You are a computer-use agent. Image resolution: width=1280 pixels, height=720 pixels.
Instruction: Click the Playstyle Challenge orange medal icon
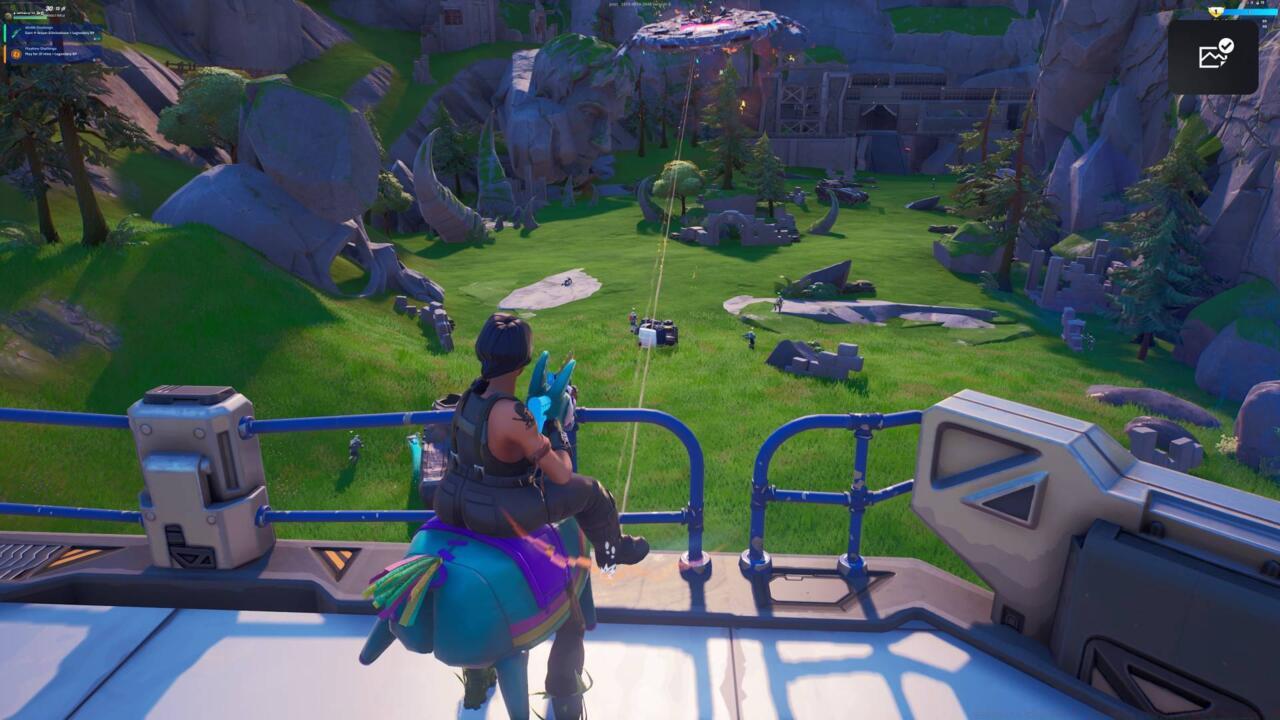pyautogui.click(x=15, y=53)
